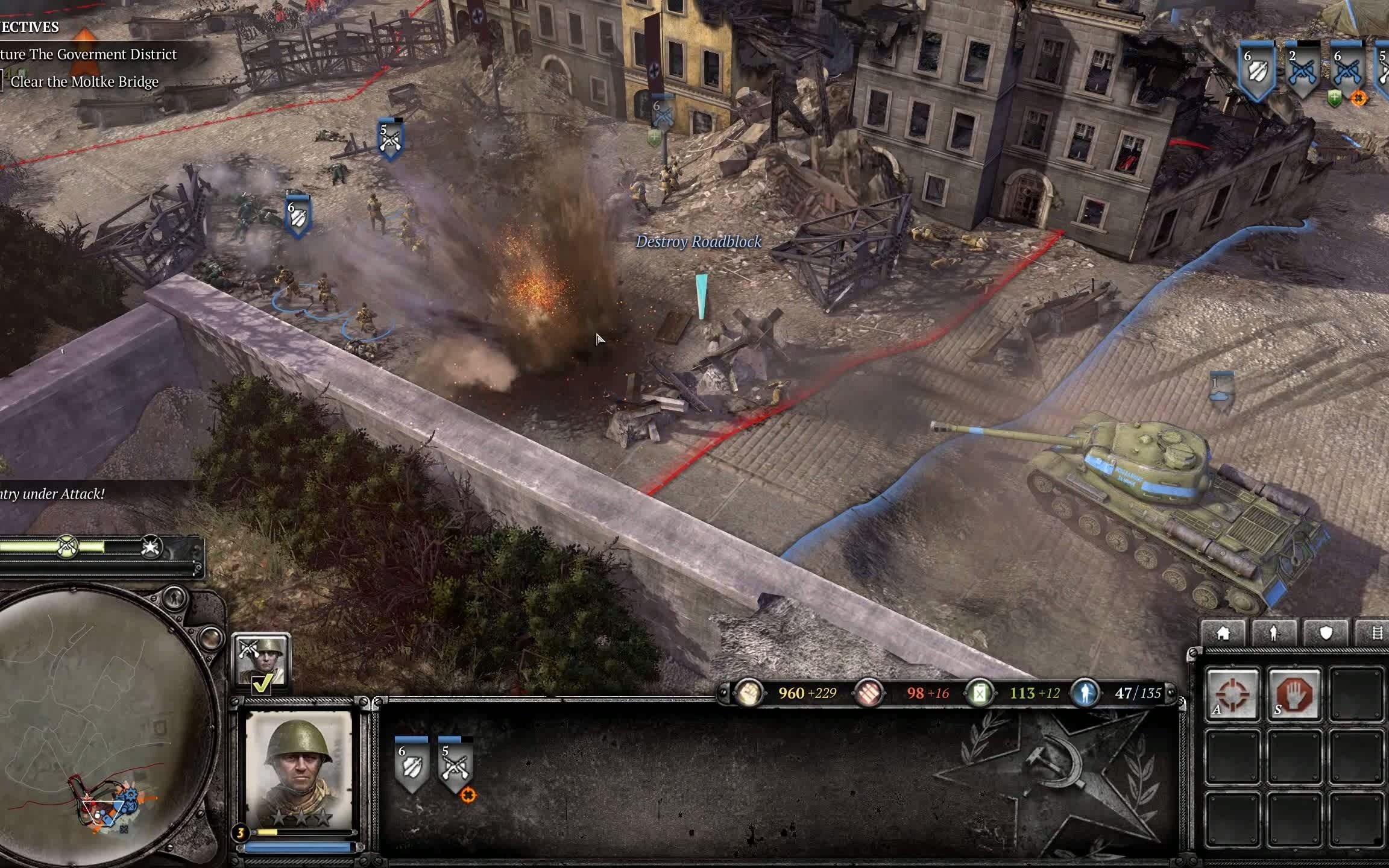
Task: Select the battlefield 6-man shield squad marker
Action: pyautogui.click(x=298, y=216)
